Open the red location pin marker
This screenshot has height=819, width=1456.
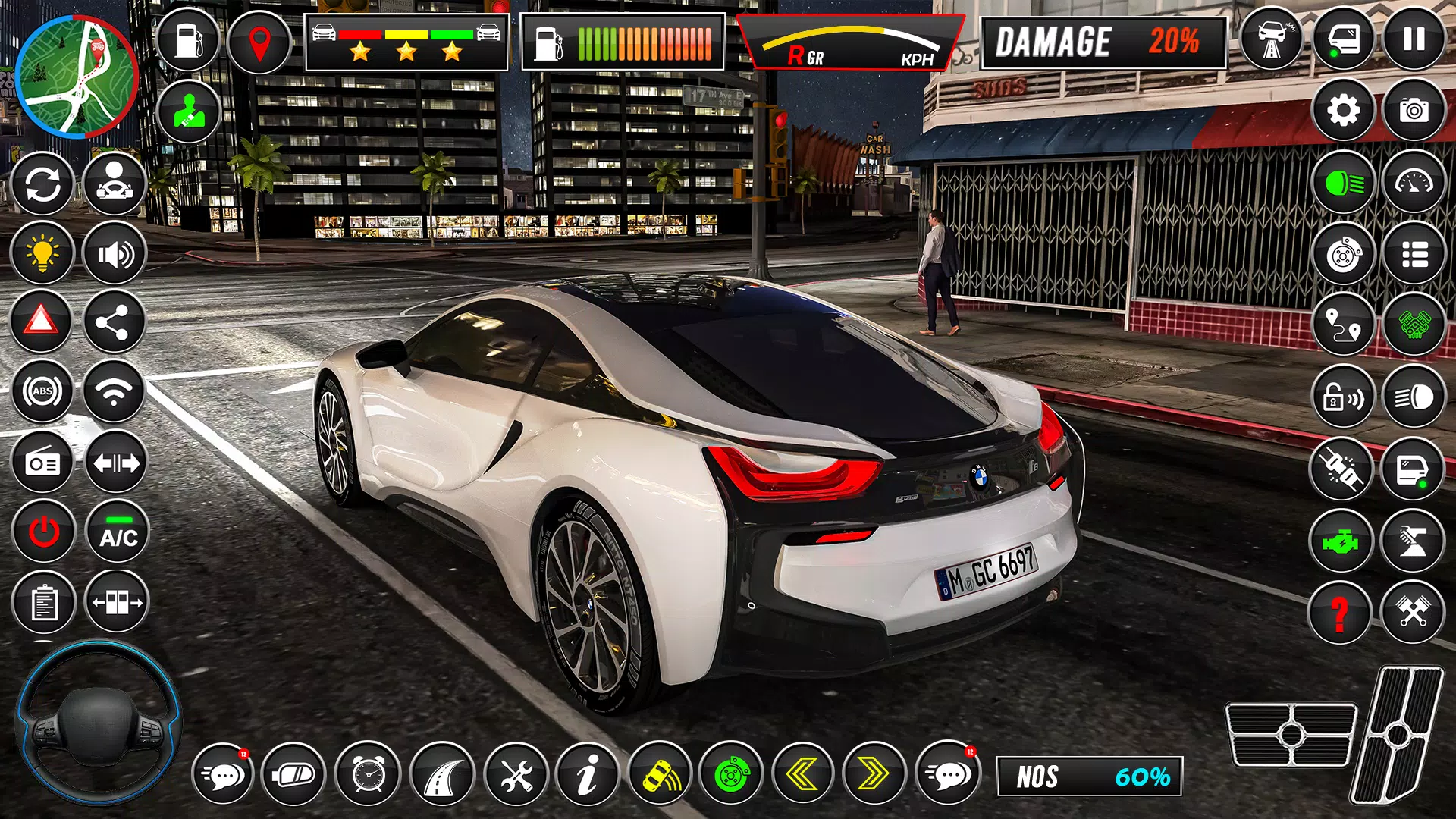259,42
